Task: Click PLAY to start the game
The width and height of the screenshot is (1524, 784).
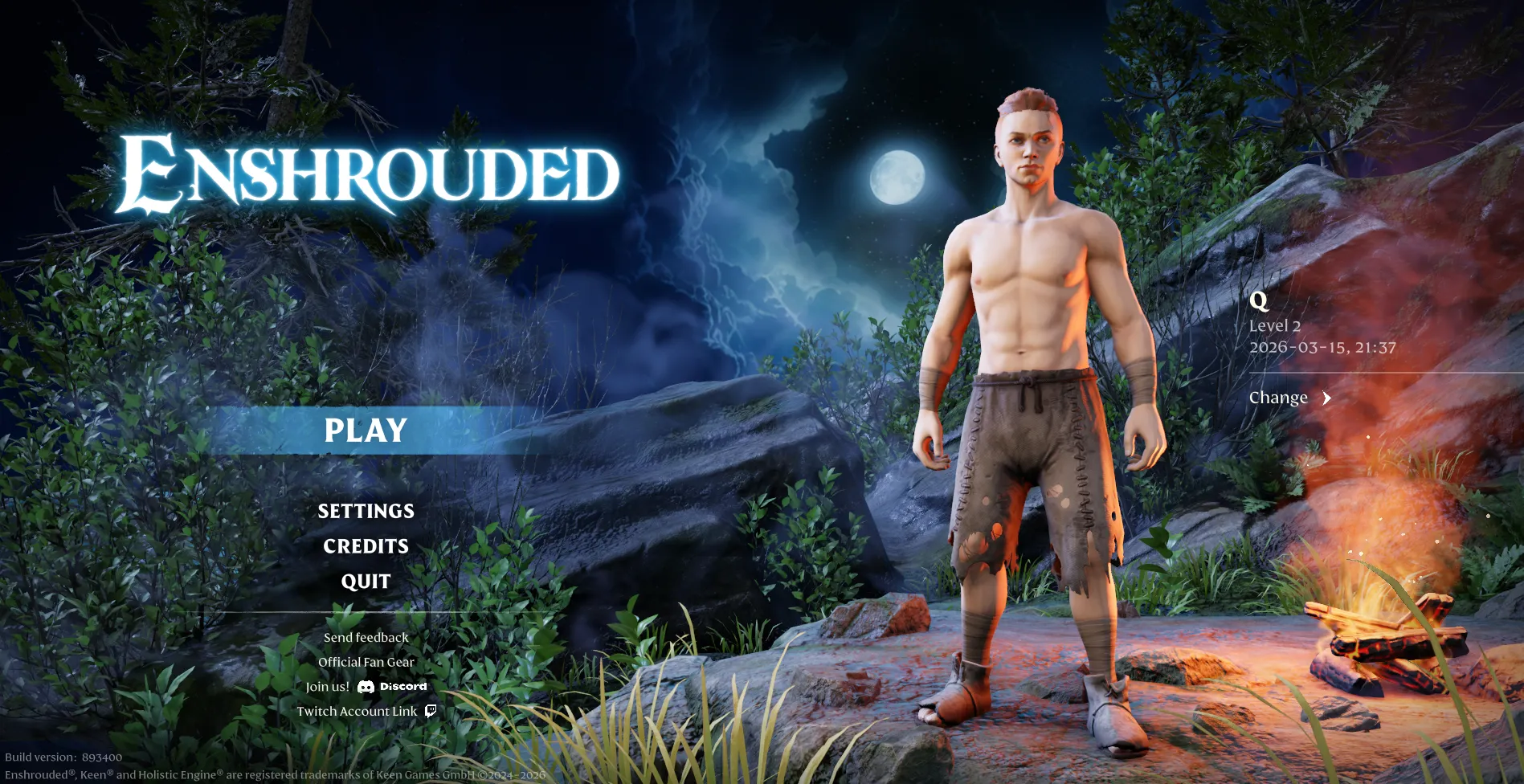Action: click(365, 431)
